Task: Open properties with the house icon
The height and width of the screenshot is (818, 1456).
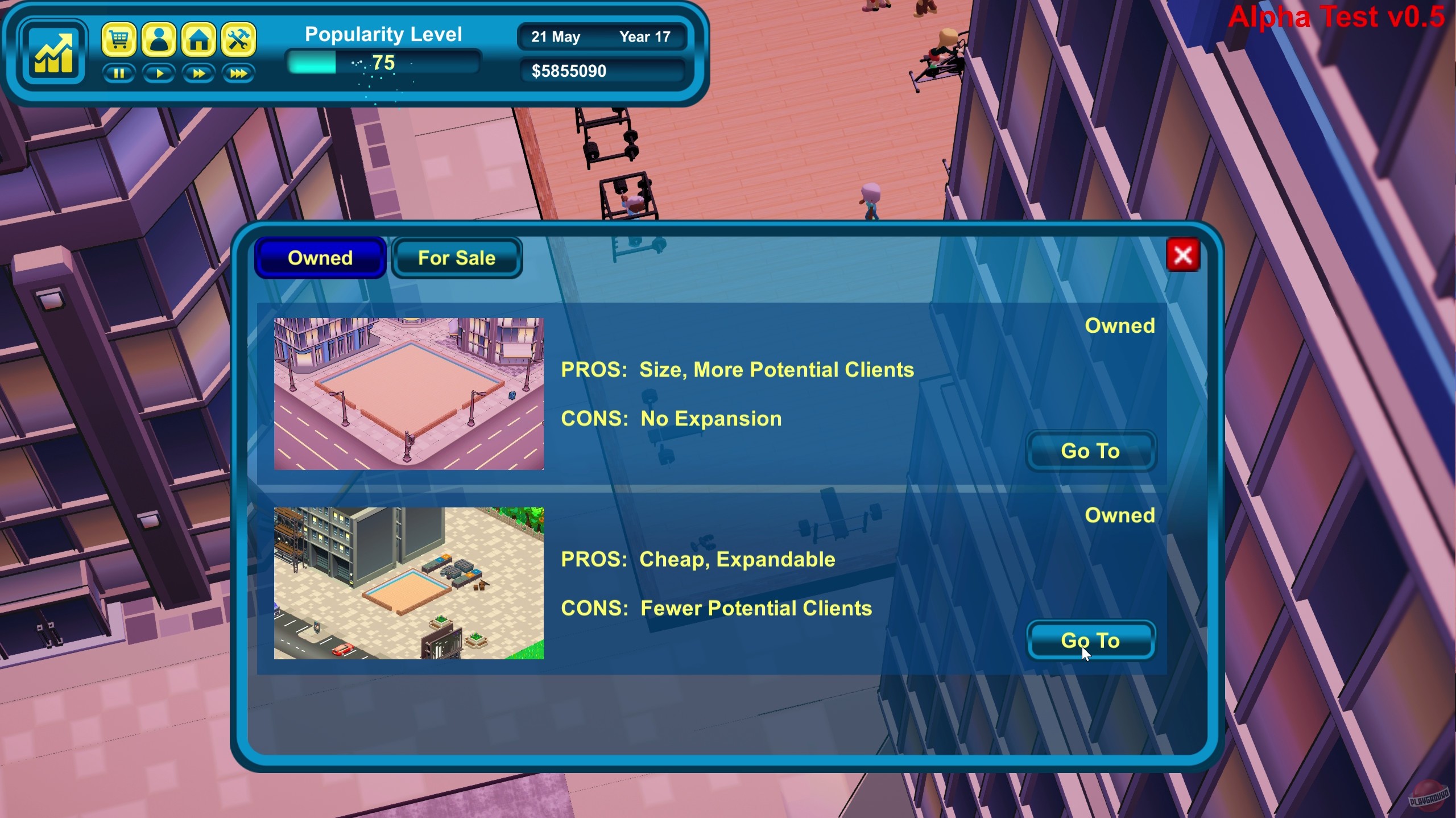Action: (199, 39)
